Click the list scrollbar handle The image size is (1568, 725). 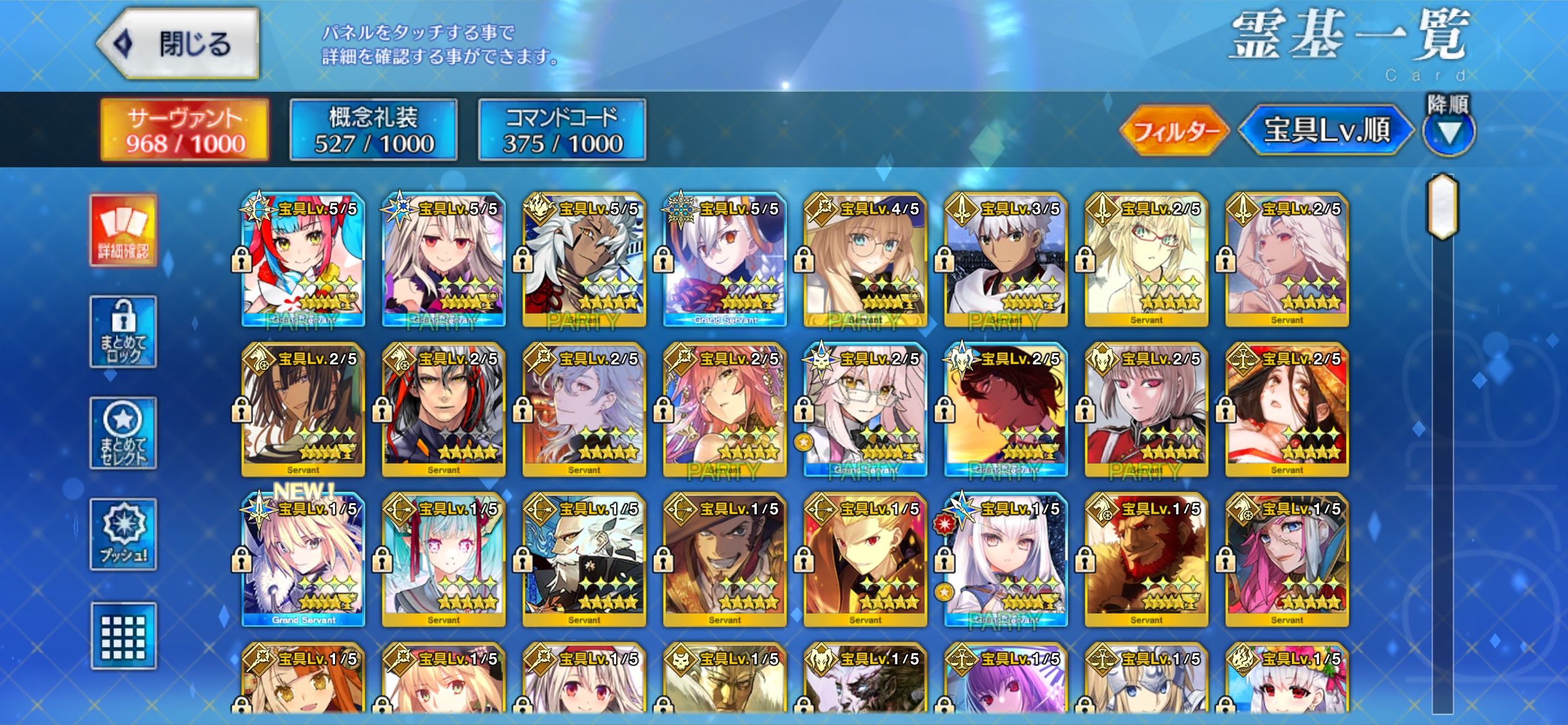1442,206
